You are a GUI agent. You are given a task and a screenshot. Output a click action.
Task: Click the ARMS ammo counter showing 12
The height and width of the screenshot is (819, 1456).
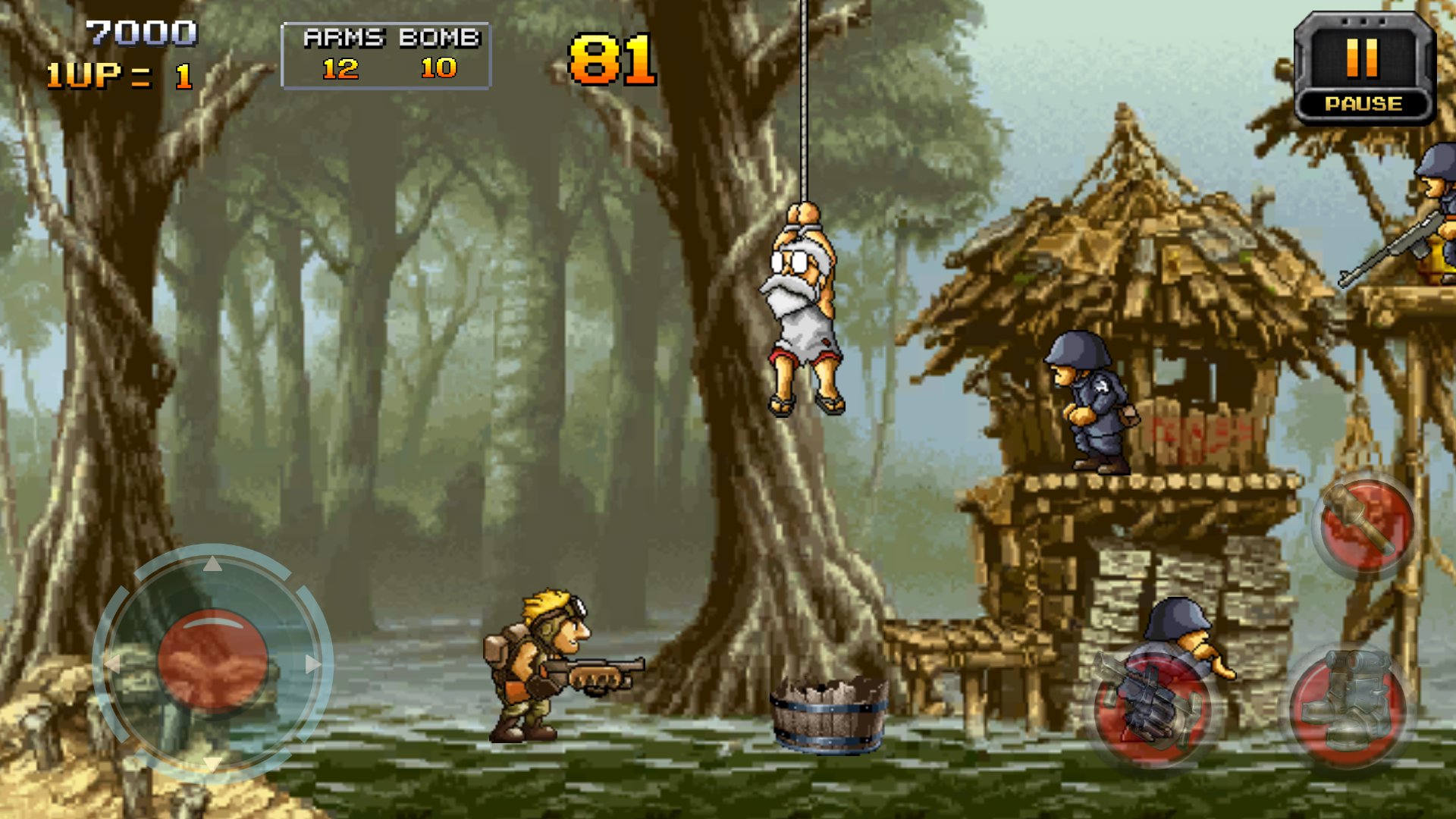tap(339, 72)
